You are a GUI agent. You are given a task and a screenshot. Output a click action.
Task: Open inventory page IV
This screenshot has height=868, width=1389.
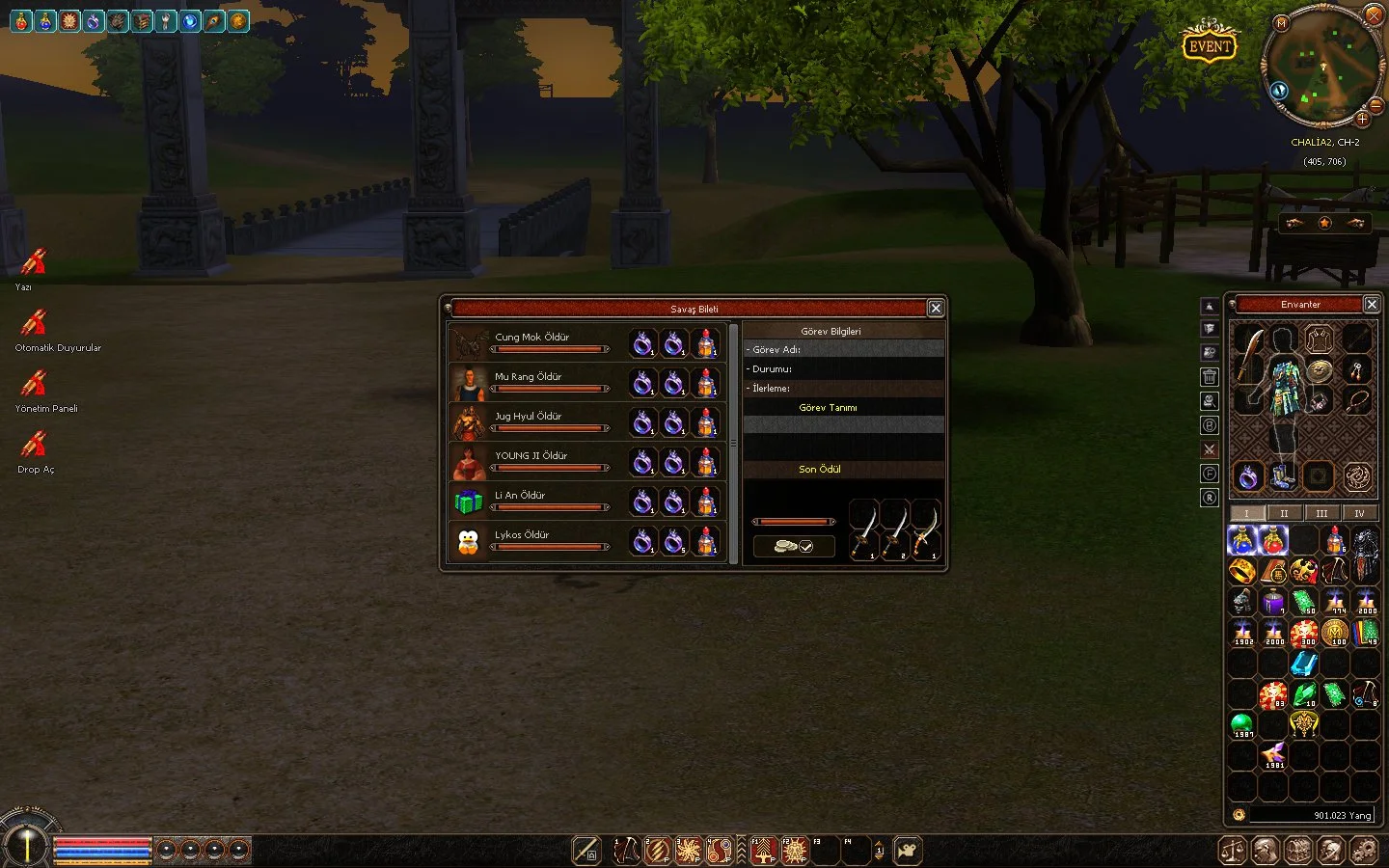click(x=1359, y=513)
